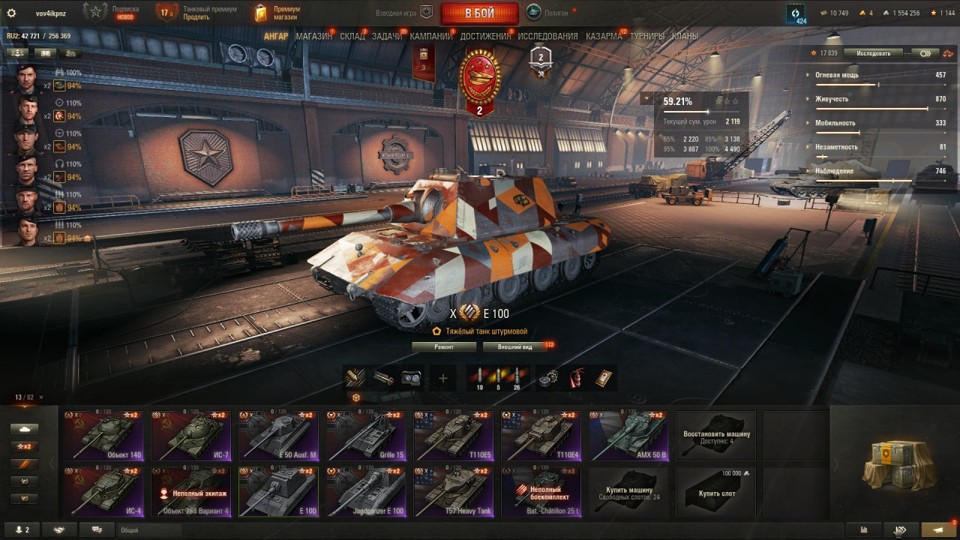This screenshot has width=960, height=540.
Task: Choose the Grille 15 tank card
Action: [367, 436]
